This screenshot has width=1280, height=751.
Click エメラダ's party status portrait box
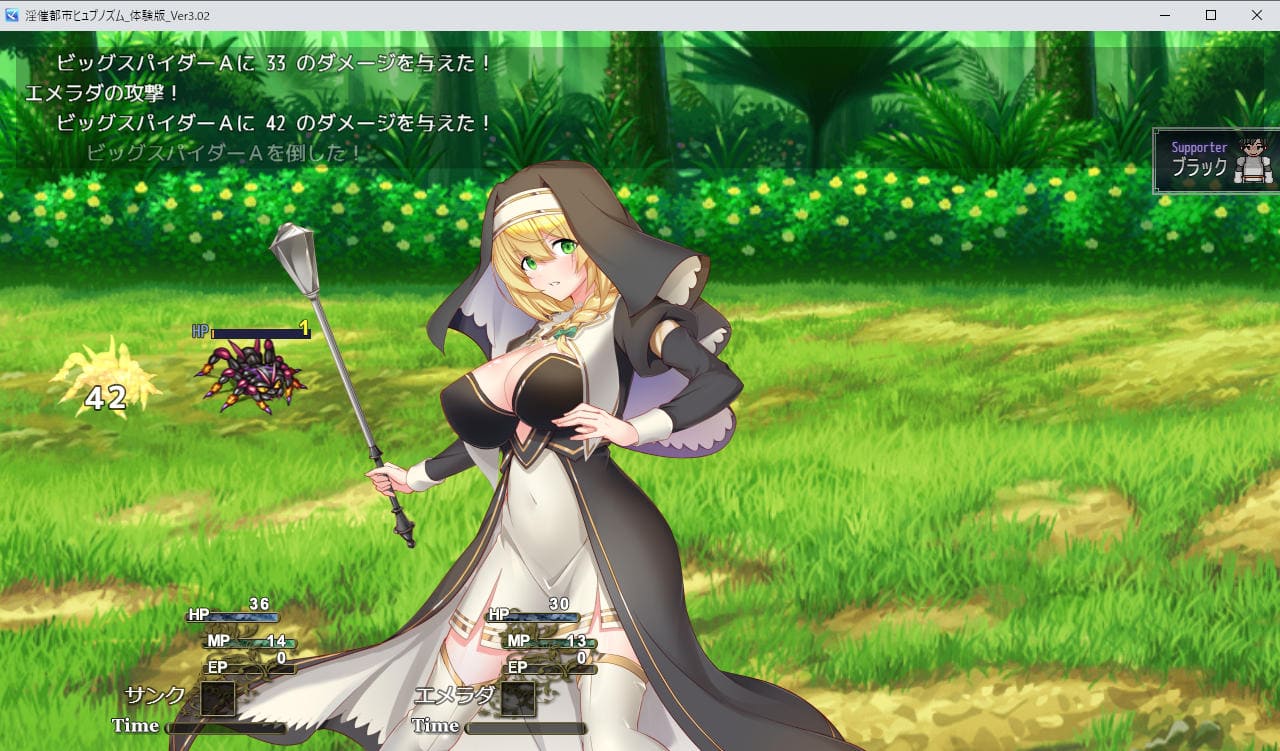pos(518,698)
